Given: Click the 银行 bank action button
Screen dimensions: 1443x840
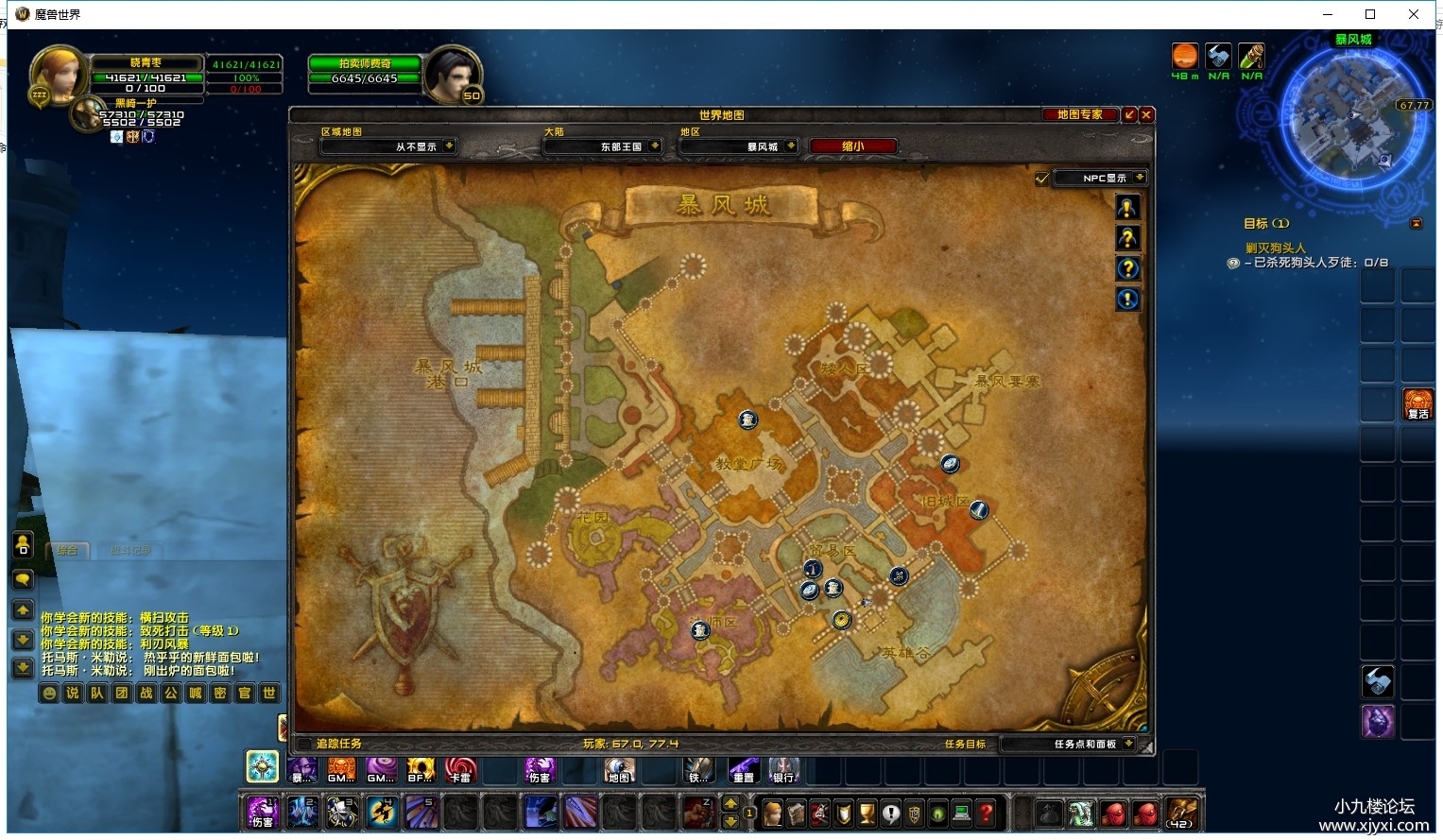Looking at the screenshot, I should (x=783, y=770).
